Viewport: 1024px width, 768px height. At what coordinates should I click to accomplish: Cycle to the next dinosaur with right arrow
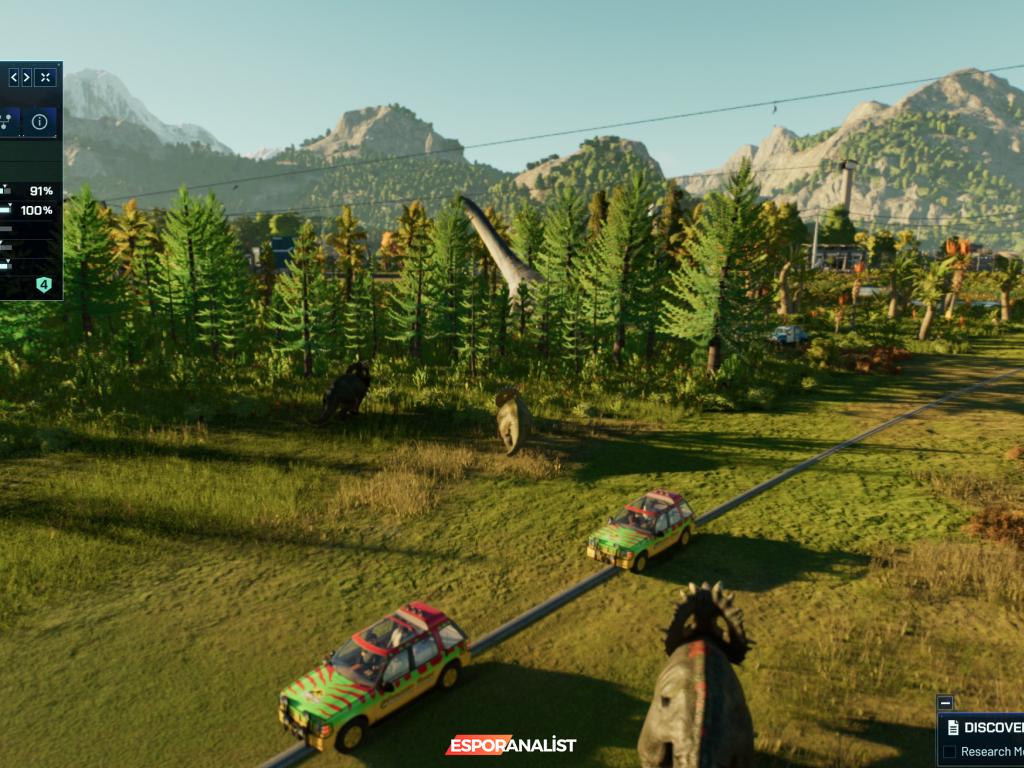27,77
